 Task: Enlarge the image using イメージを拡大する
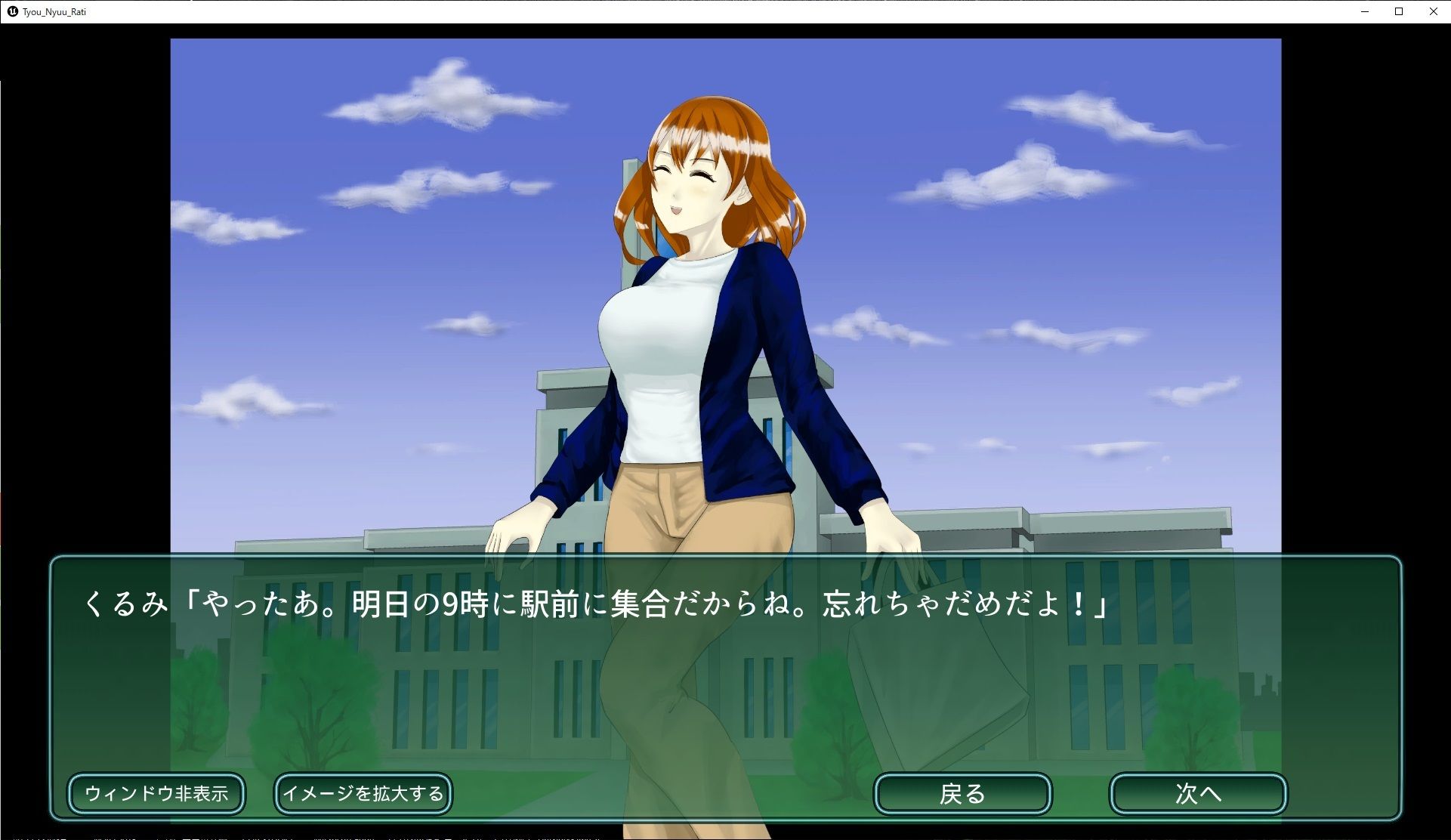pos(363,793)
